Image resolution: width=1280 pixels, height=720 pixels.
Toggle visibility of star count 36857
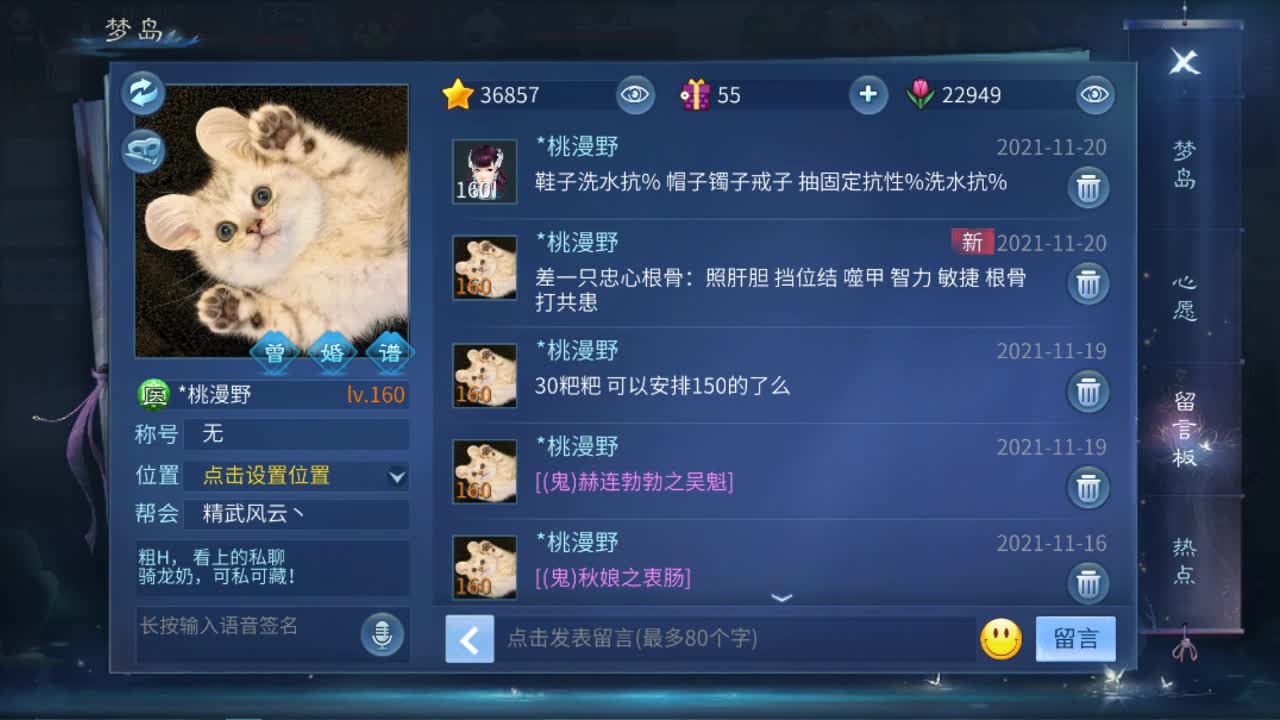pyautogui.click(x=636, y=95)
